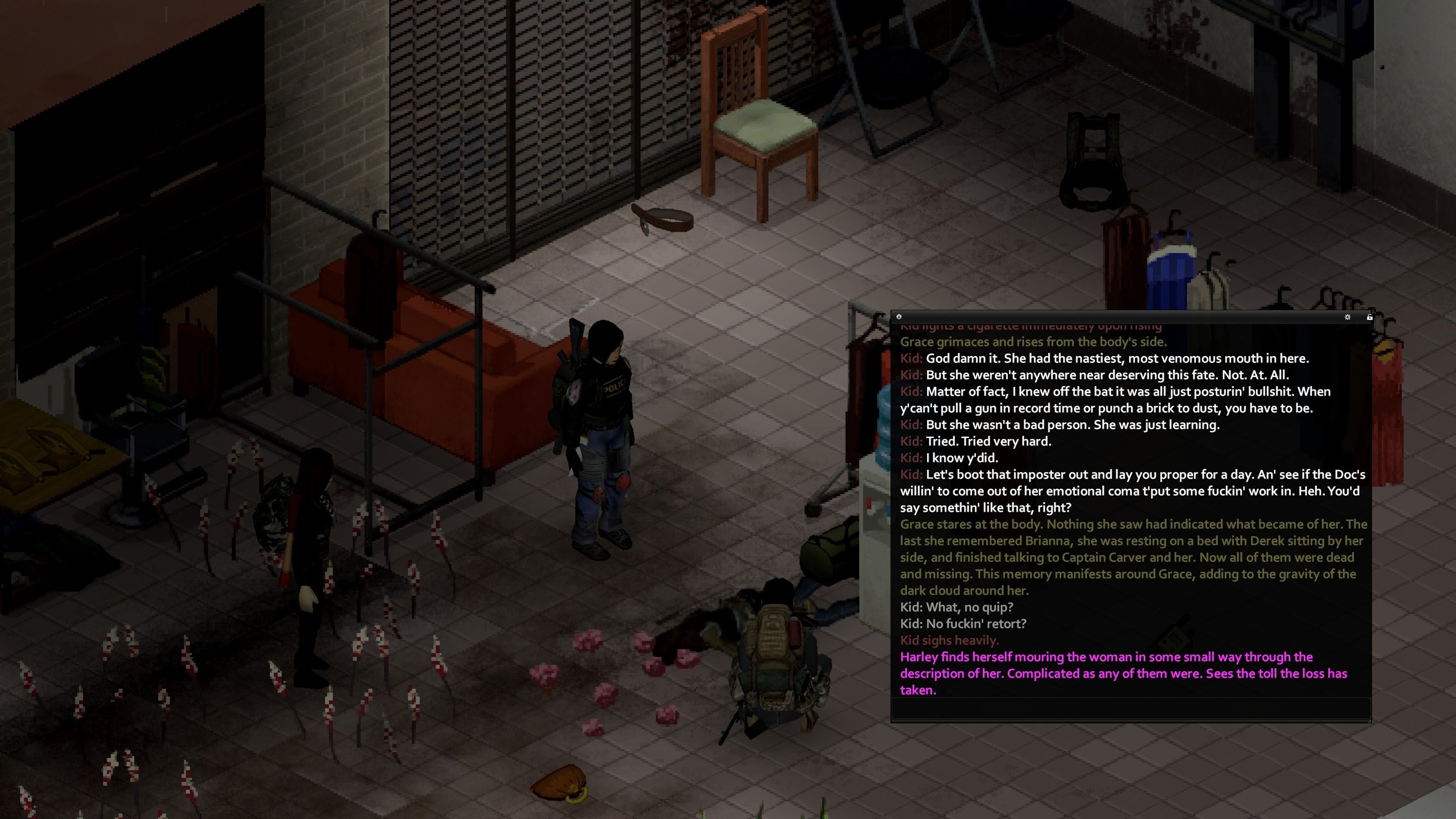Viewport: 1456px width, 819px height.
Task: Focus the chat message input box
Action: pos(1130,708)
